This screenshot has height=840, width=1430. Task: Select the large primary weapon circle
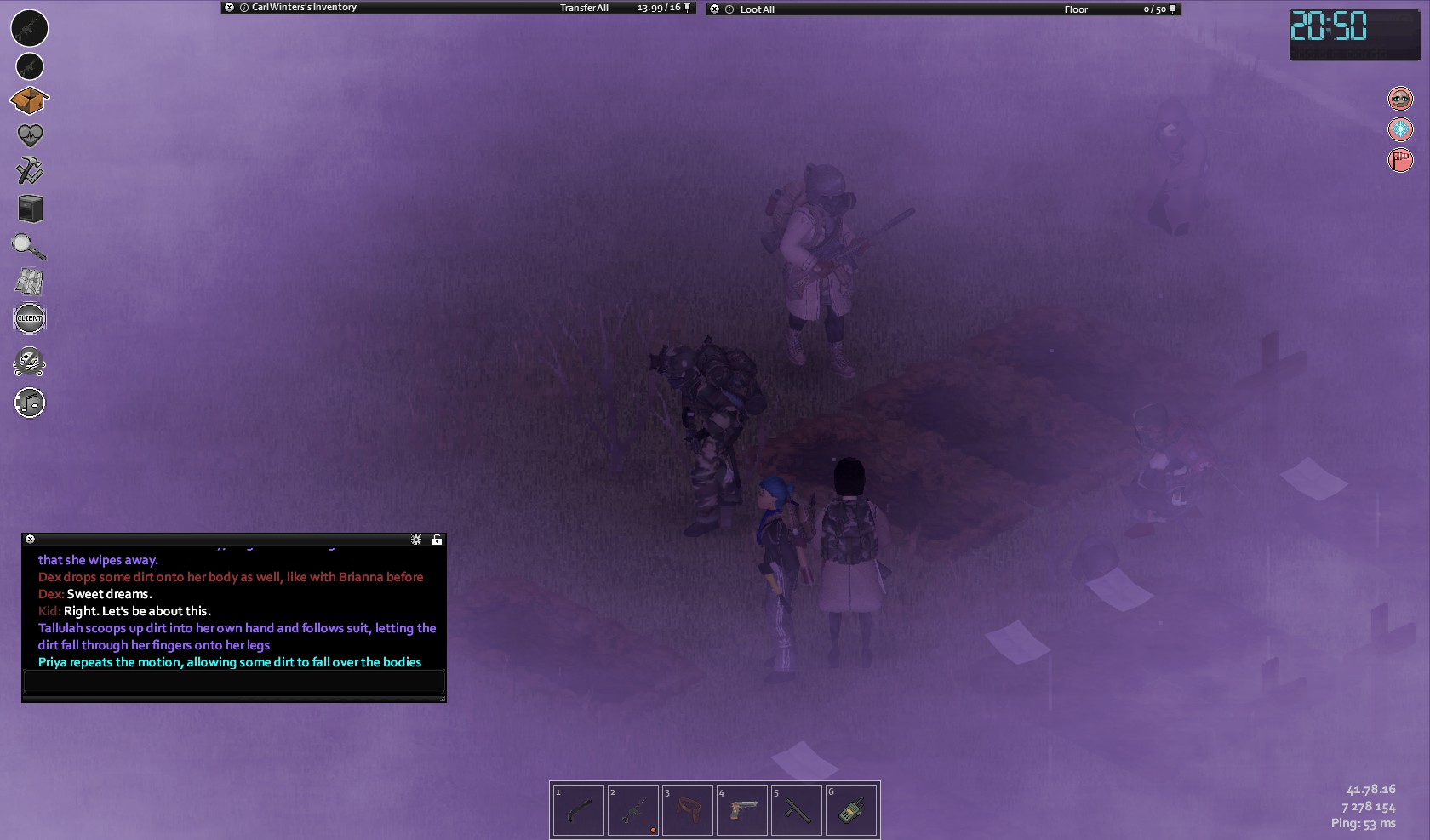(30, 28)
